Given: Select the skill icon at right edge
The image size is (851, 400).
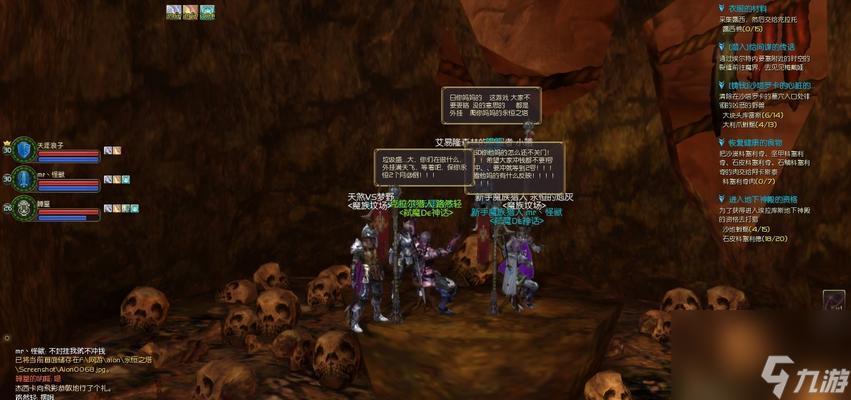Looking at the screenshot, I should point(834,302).
